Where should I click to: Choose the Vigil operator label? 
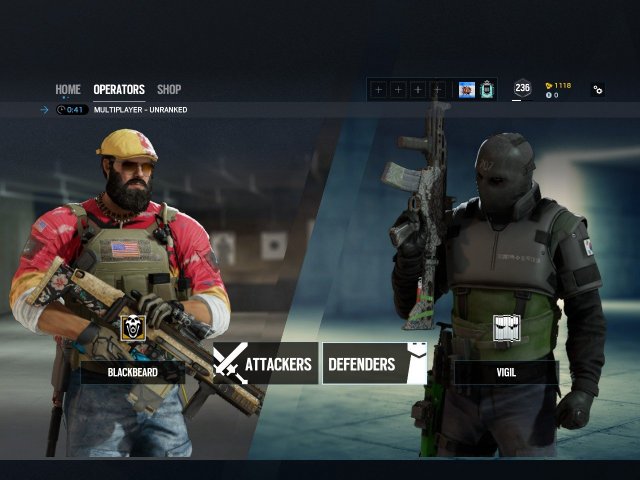click(x=506, y=372)
